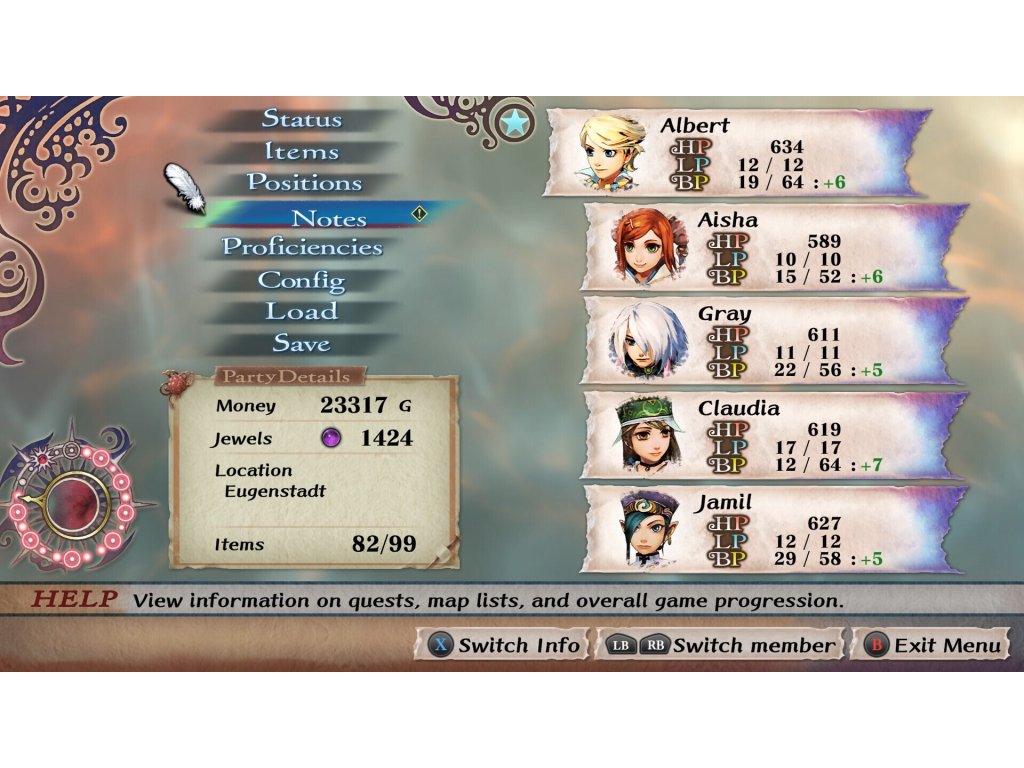1024x768 pixels.
Task: Open the Config settings
Action: (x=301, y=280)
